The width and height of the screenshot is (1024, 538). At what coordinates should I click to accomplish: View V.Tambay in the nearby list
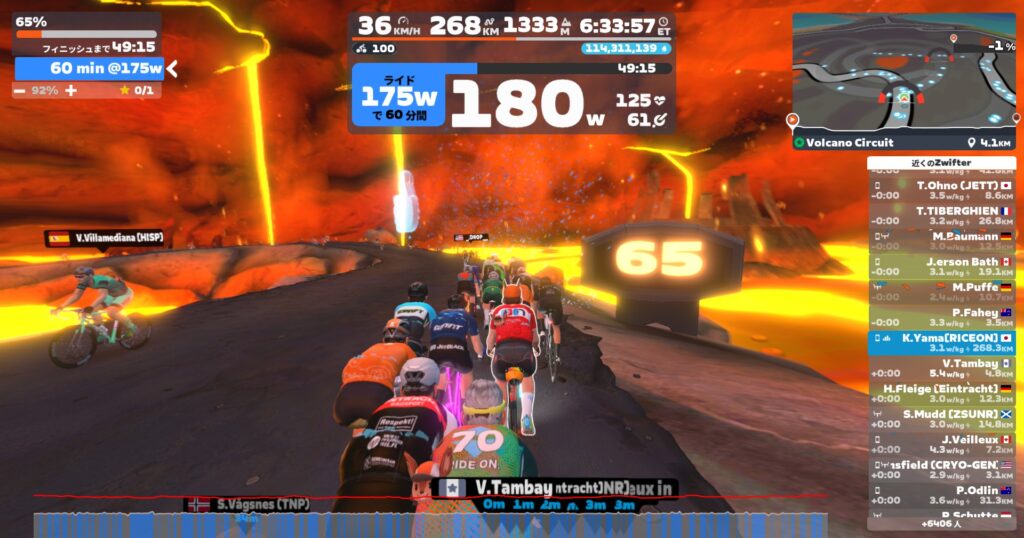pos(941,368)
